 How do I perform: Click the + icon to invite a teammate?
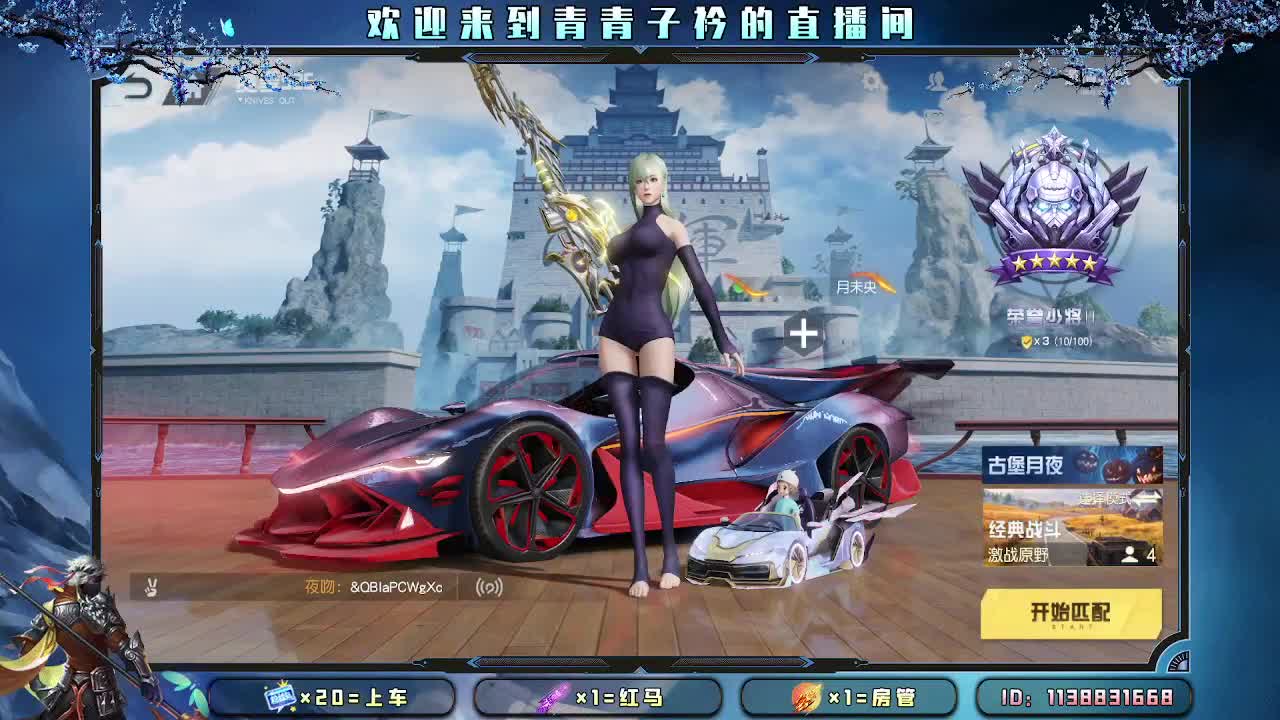(802, 335)
